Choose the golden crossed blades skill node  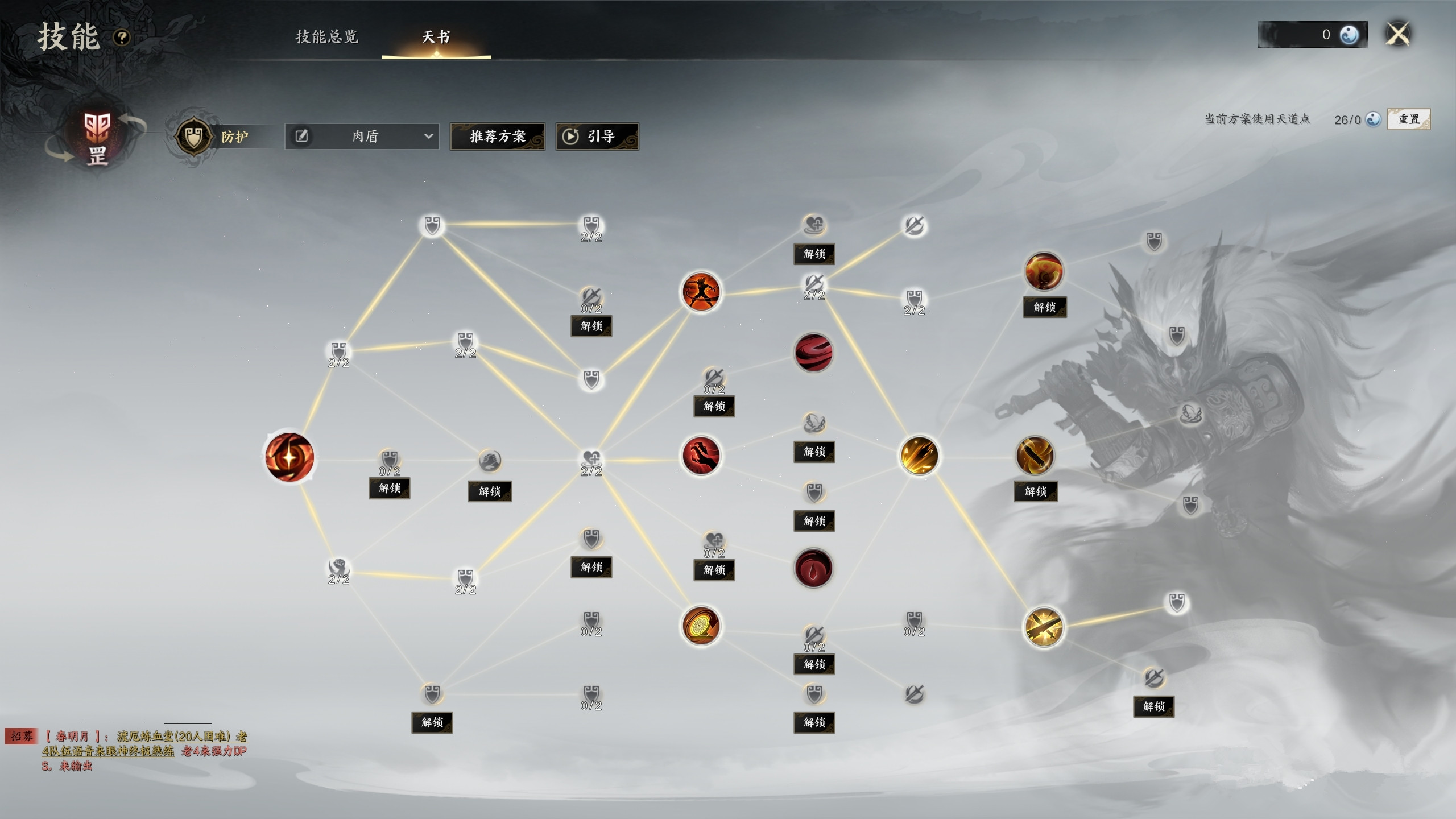tap(1043, 627)
